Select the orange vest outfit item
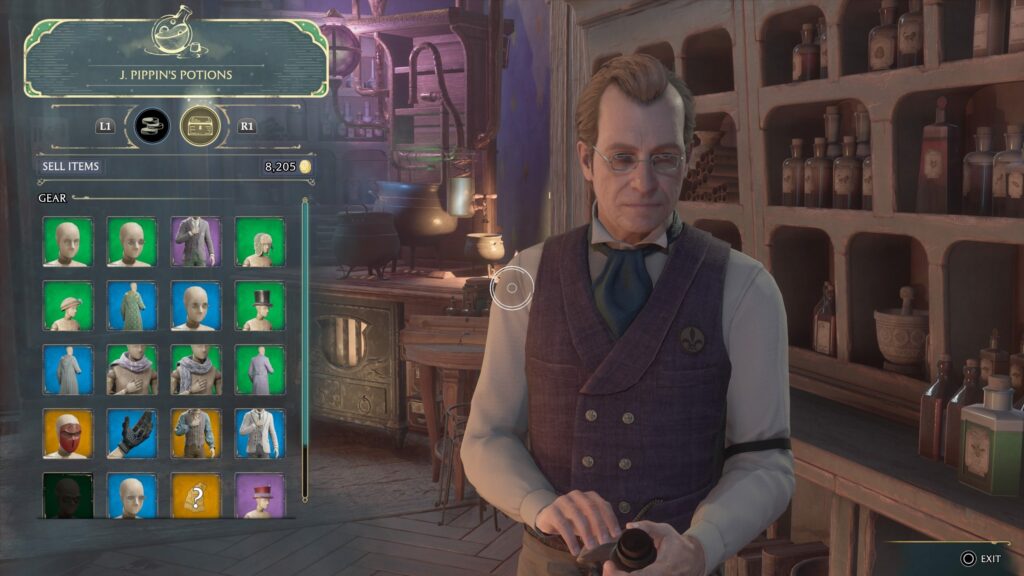 click(x=196, y=434)
